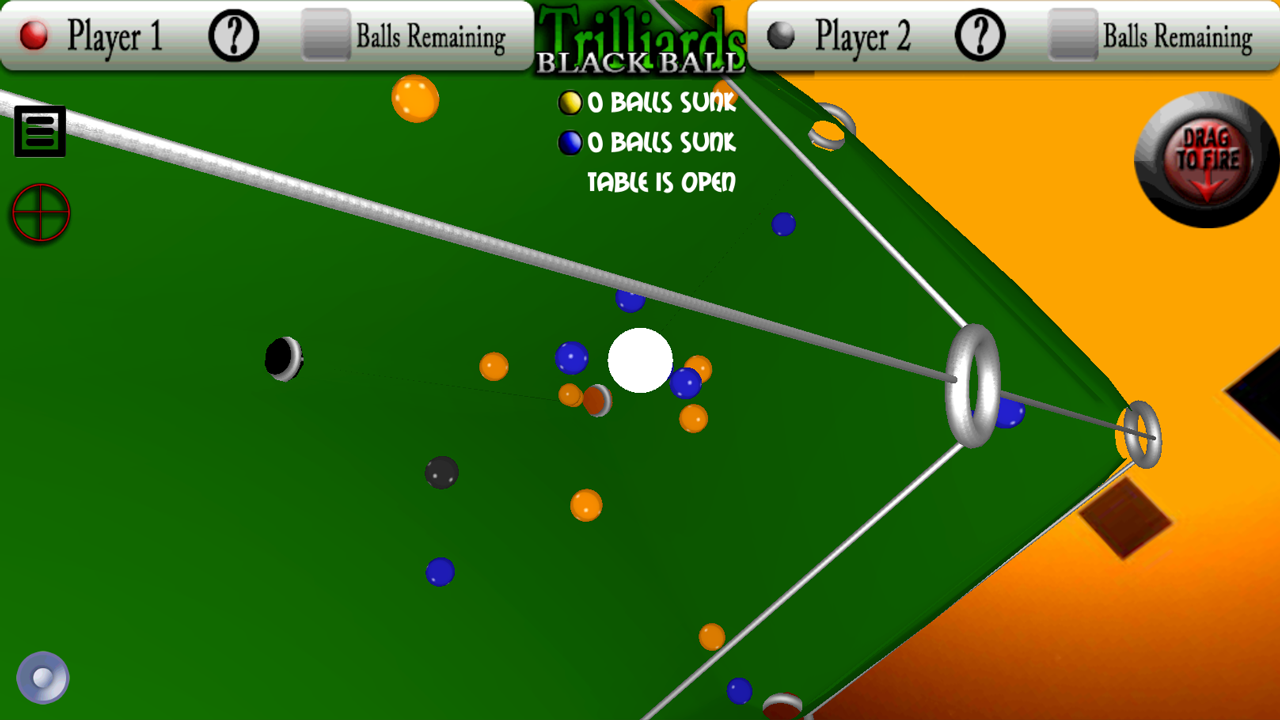1280x720 pixels.
Task: Click Player 2's help question mark icon
Action: 978,33
